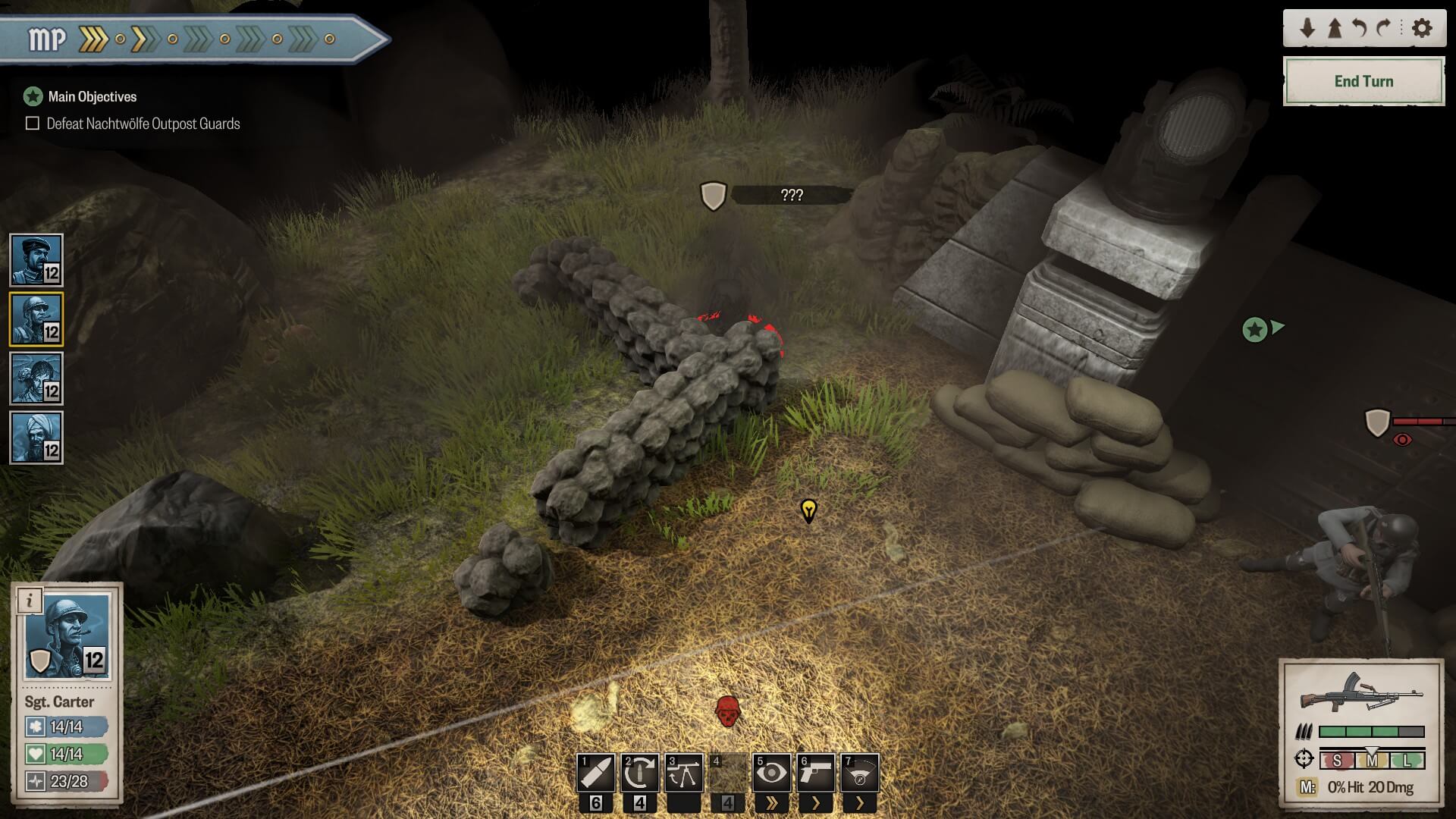Pick the squad member with flower in hair

36,378
